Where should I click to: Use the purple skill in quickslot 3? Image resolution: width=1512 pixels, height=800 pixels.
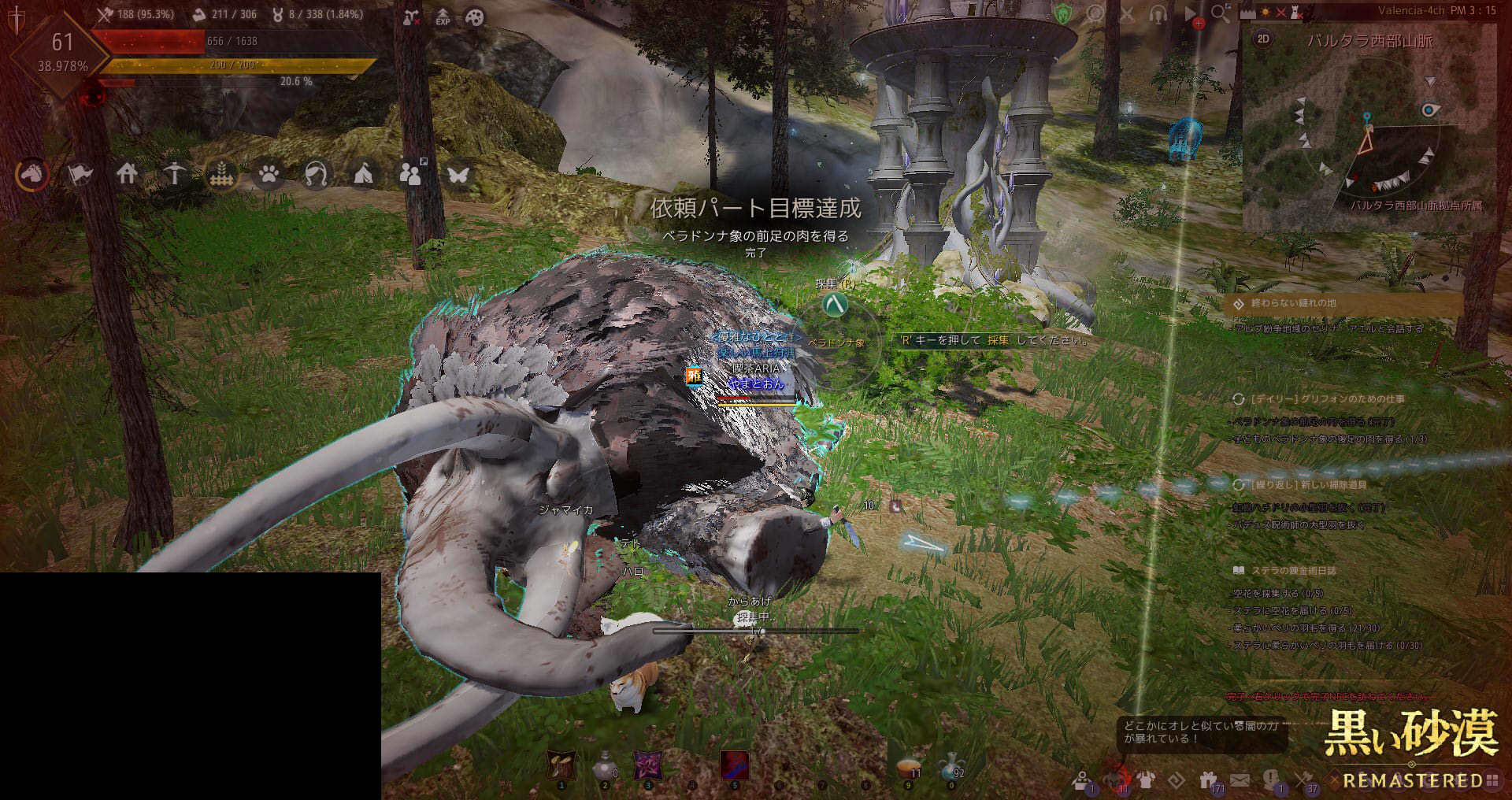pos(648,765)
